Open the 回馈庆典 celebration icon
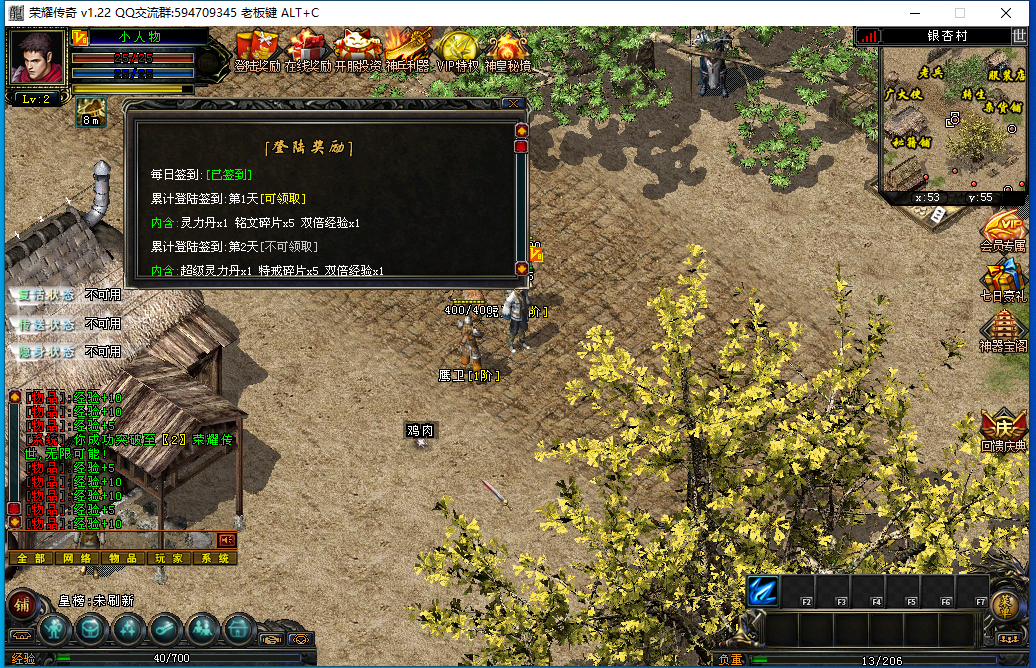This screenshot has height=668, width=1036. (x=1003, y=430)
